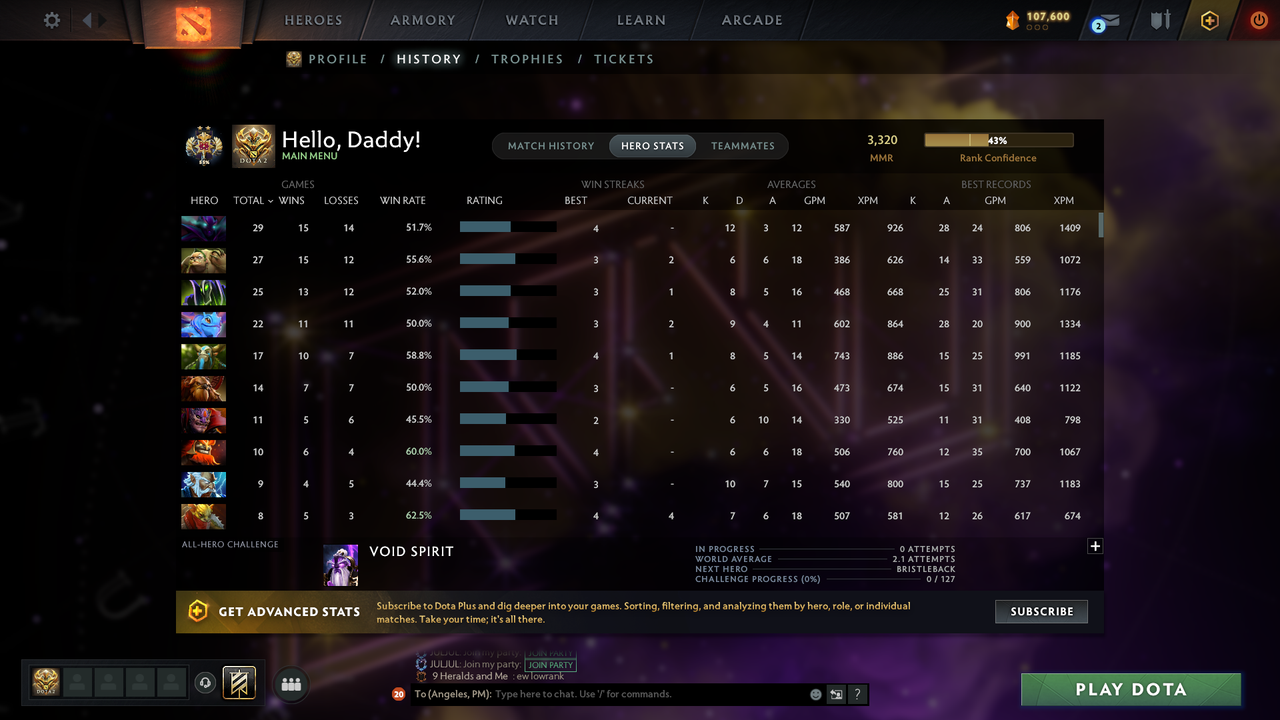The height and width of the screenshot is (720, 1280).
Task: Click the Rank Confidence progress bar
Action: 998,139
